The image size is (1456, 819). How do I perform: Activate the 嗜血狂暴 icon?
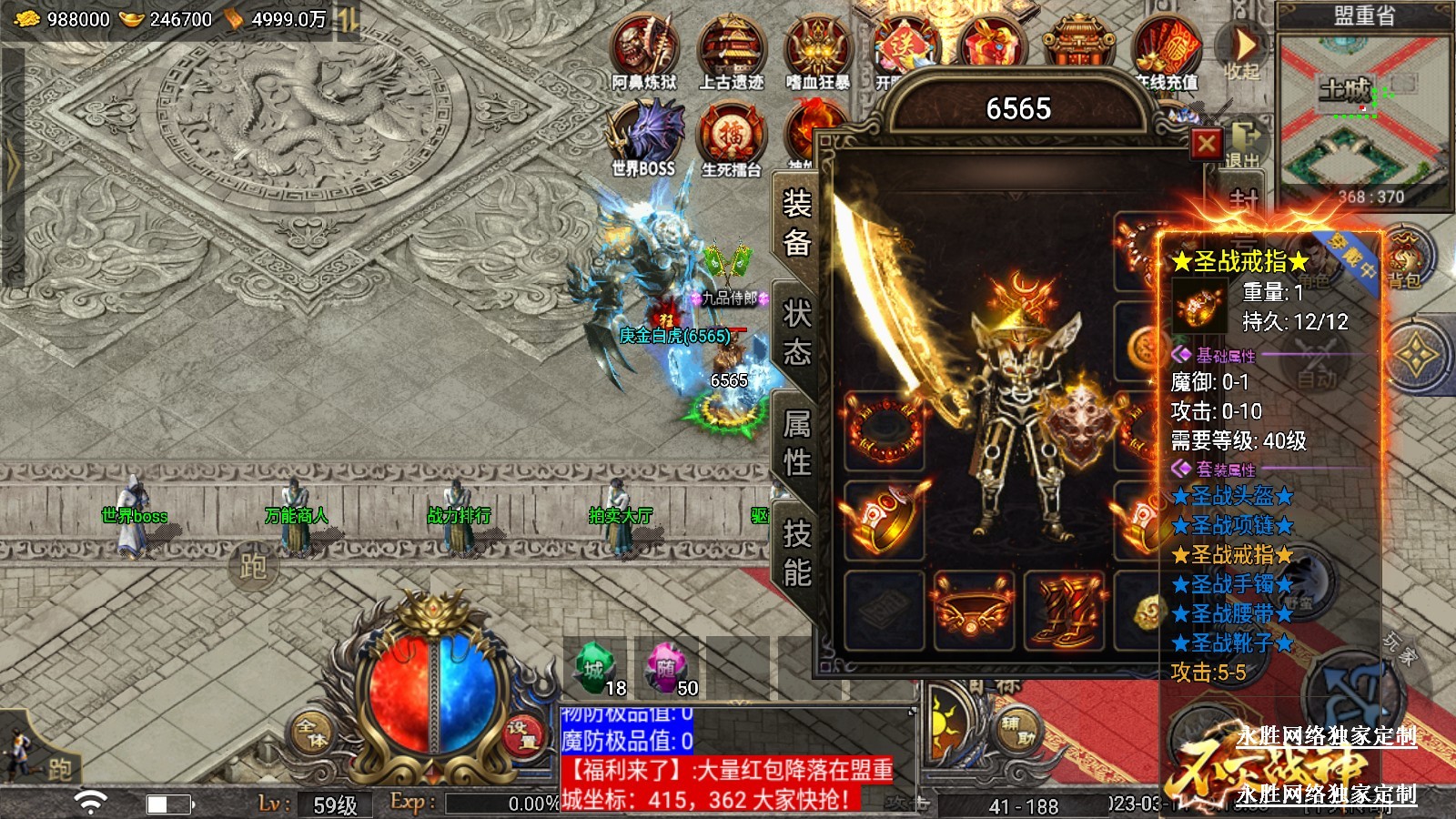click(817, 50)
